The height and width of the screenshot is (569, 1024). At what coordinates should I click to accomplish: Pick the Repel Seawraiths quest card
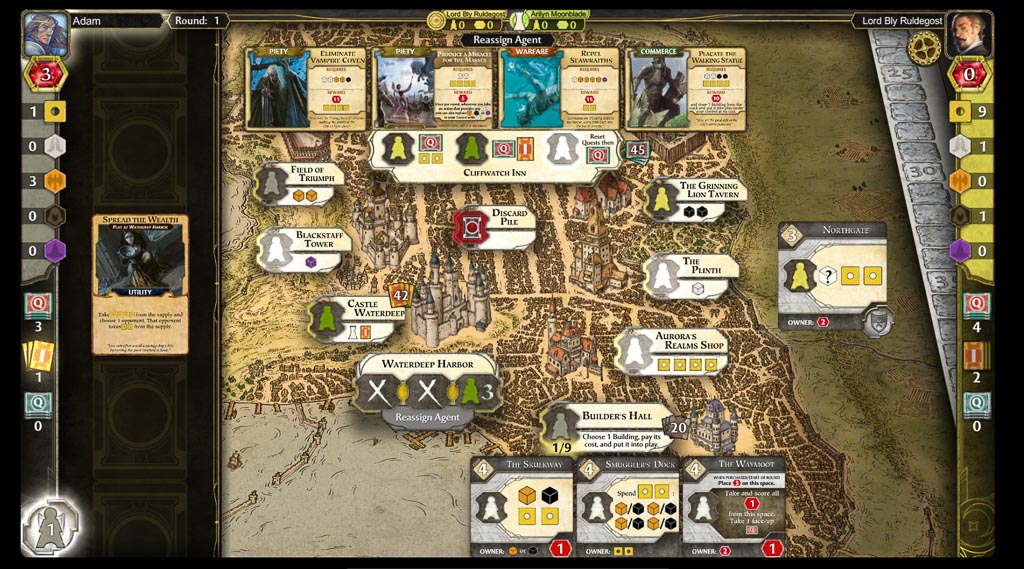point(560,89)
